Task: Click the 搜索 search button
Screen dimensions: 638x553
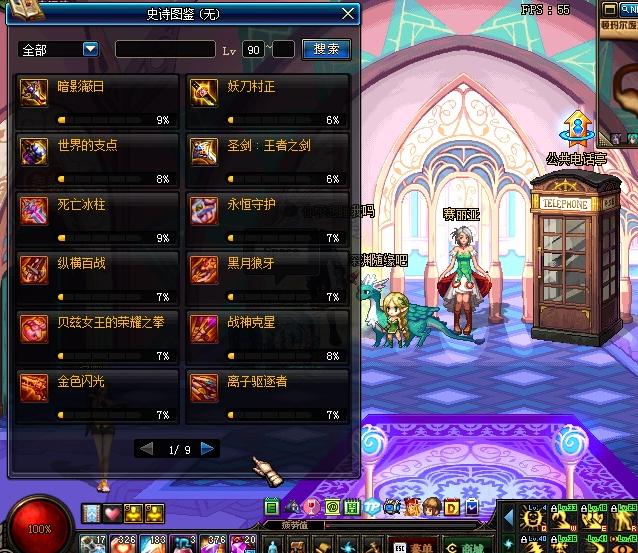Action: [x=326, y=48]
